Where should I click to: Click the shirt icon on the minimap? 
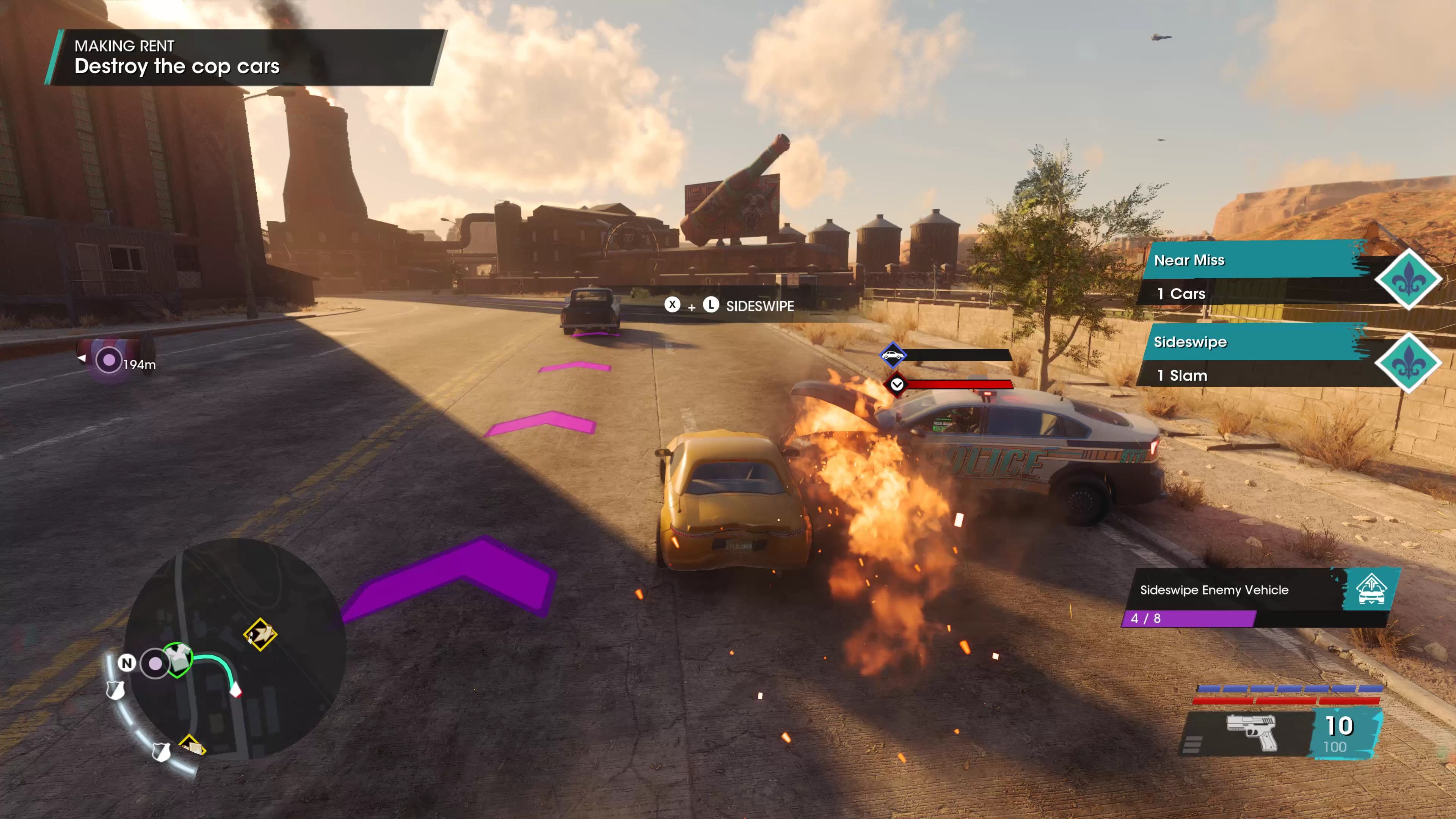coord(179,659)
